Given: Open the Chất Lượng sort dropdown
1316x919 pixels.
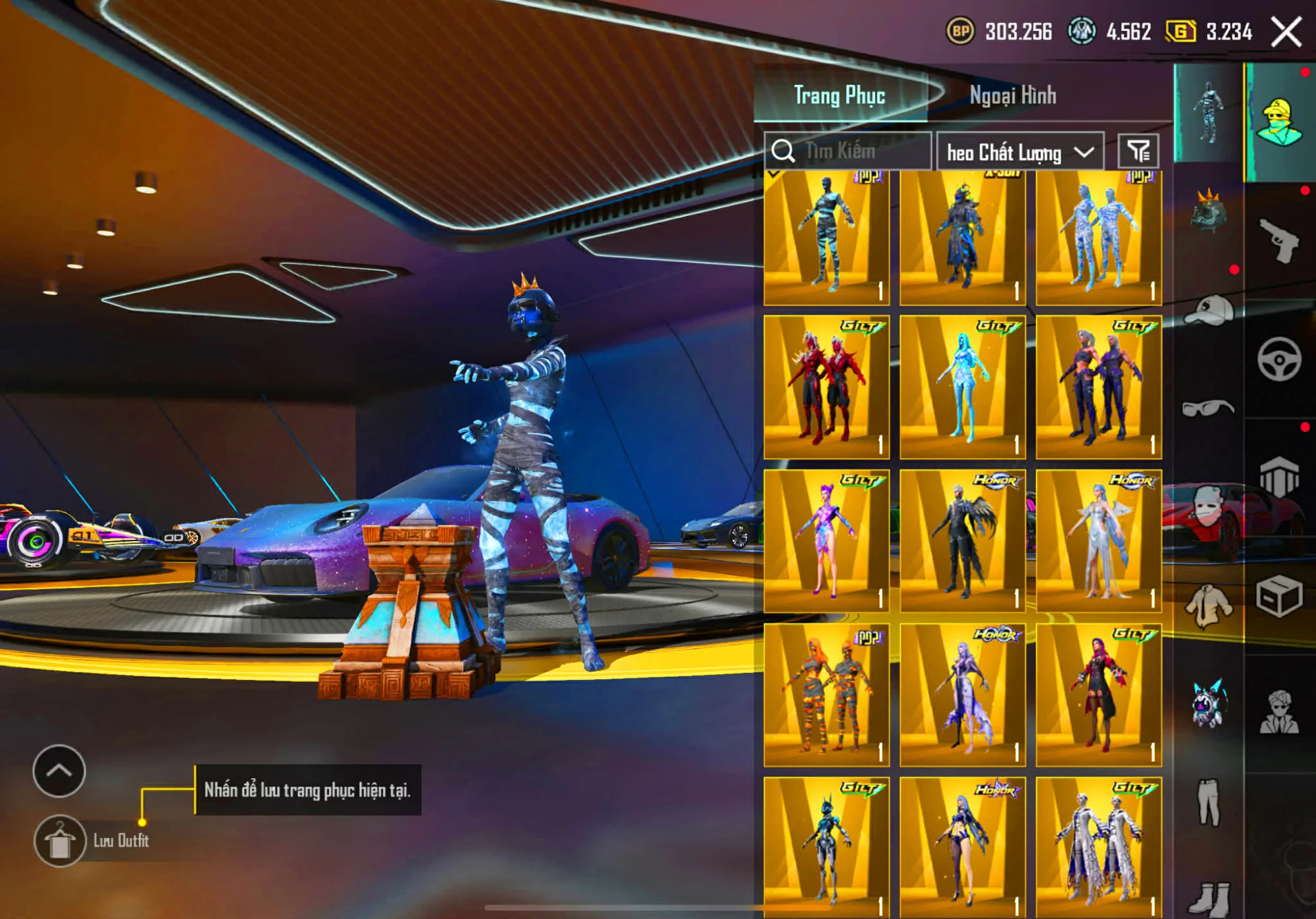Looking at the screenshot, I should point(1019,152).
